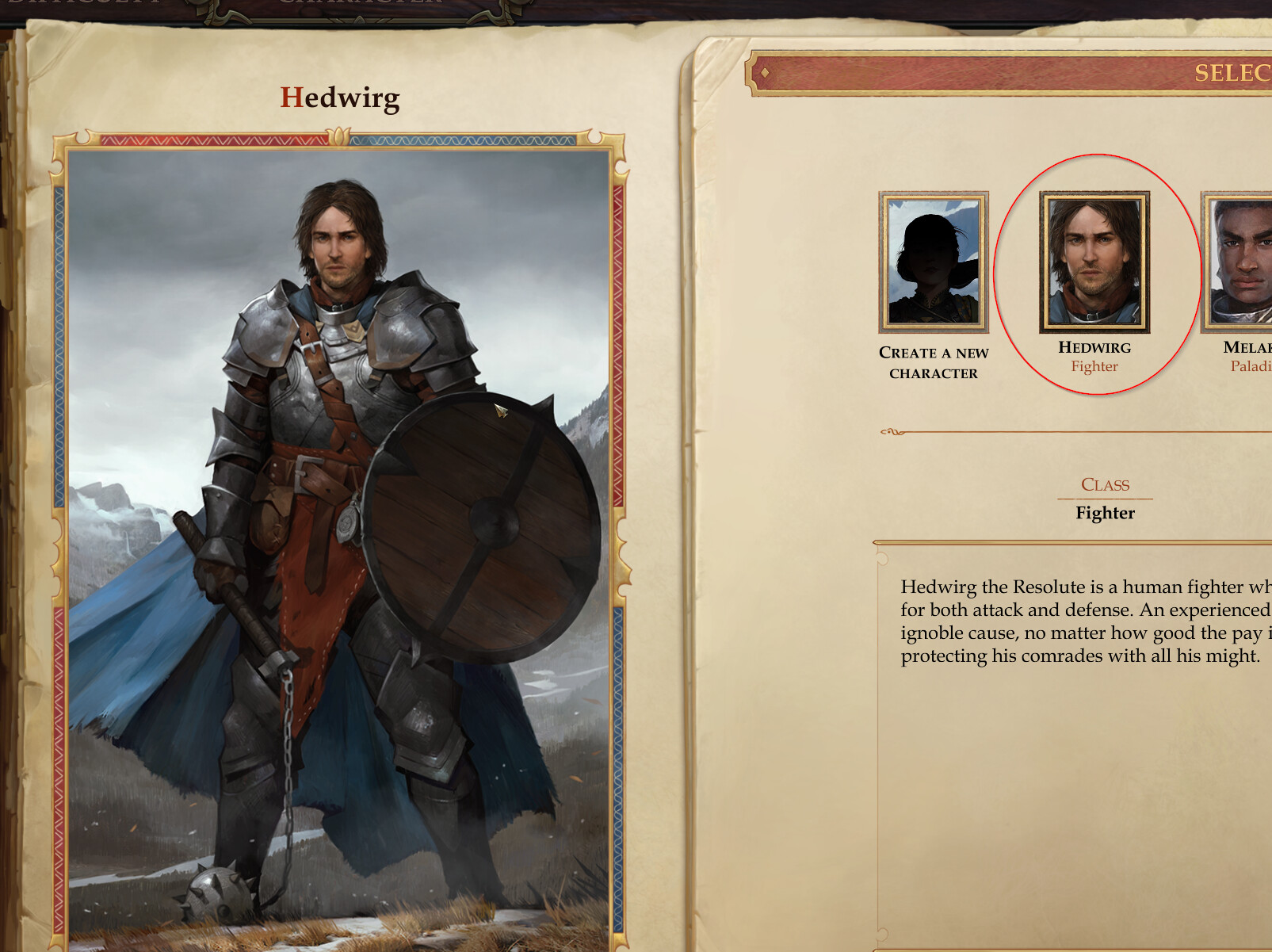Open the Create a New Character portrait slot

point(933,262)
